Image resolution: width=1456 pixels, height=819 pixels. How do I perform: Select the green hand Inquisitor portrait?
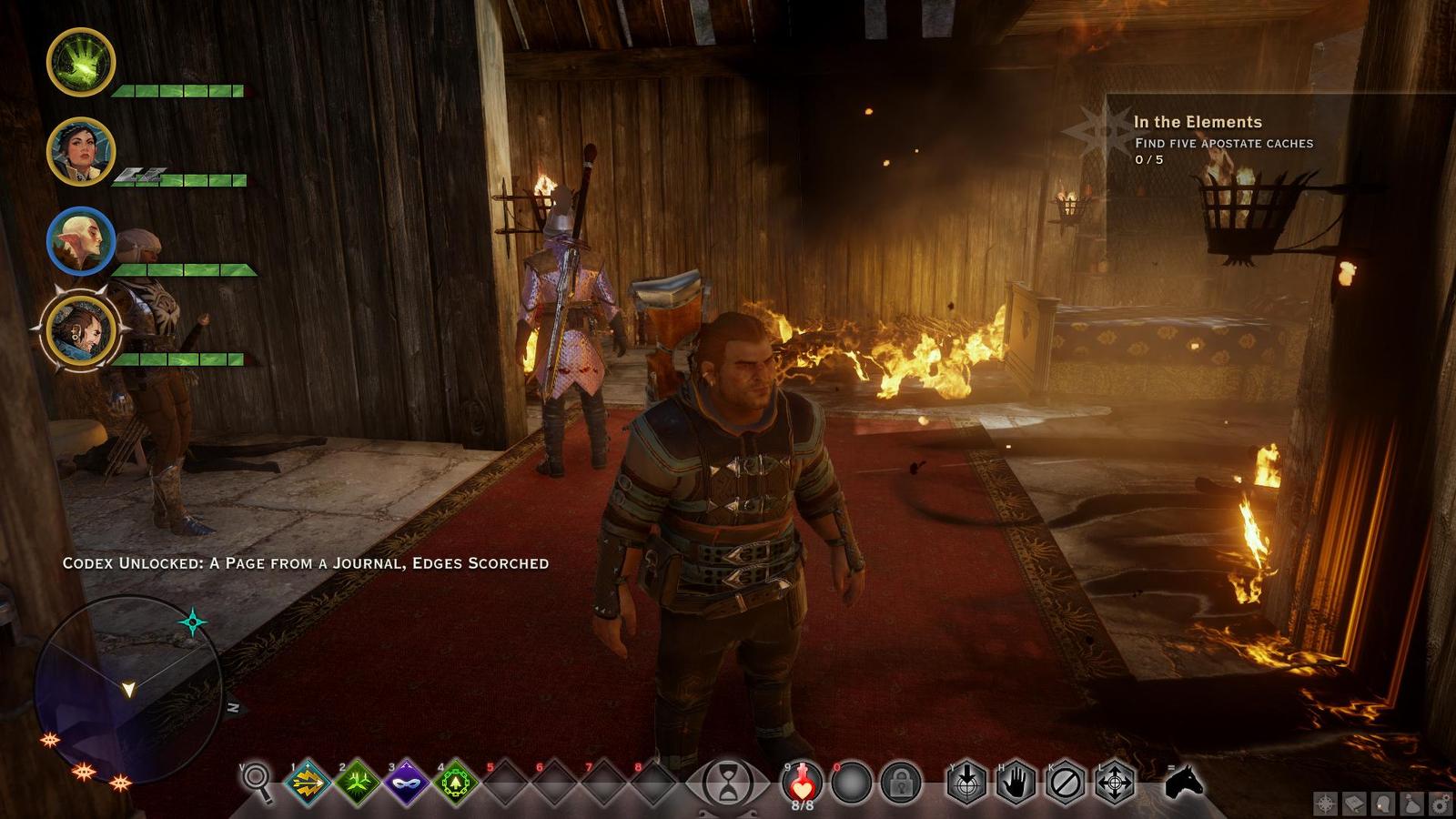81,62
